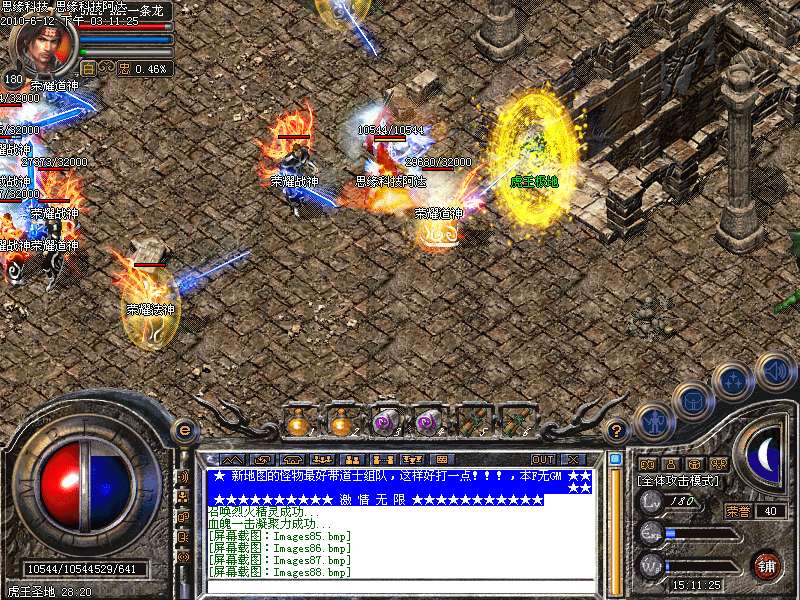Click the chat text input line

coord(398,584)
